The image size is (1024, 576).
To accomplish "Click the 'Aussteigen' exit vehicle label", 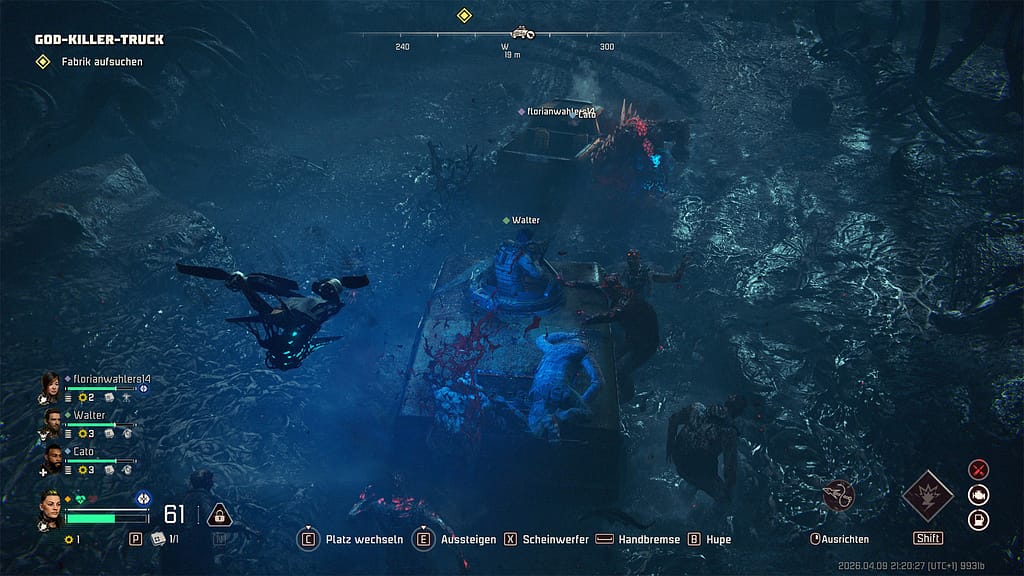I will click(x=468, y=539).
